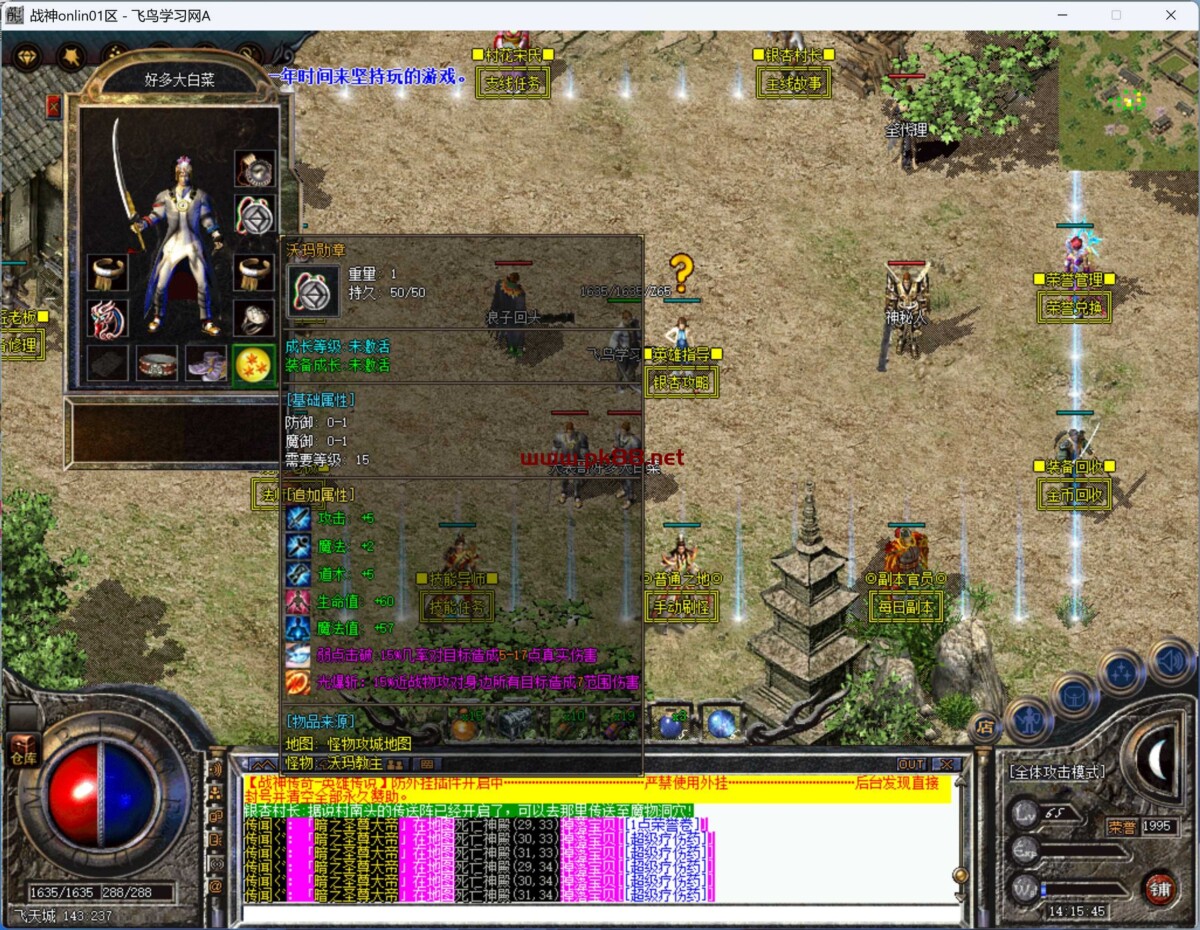Select the equipped Woma medal slot

(254, 214)
